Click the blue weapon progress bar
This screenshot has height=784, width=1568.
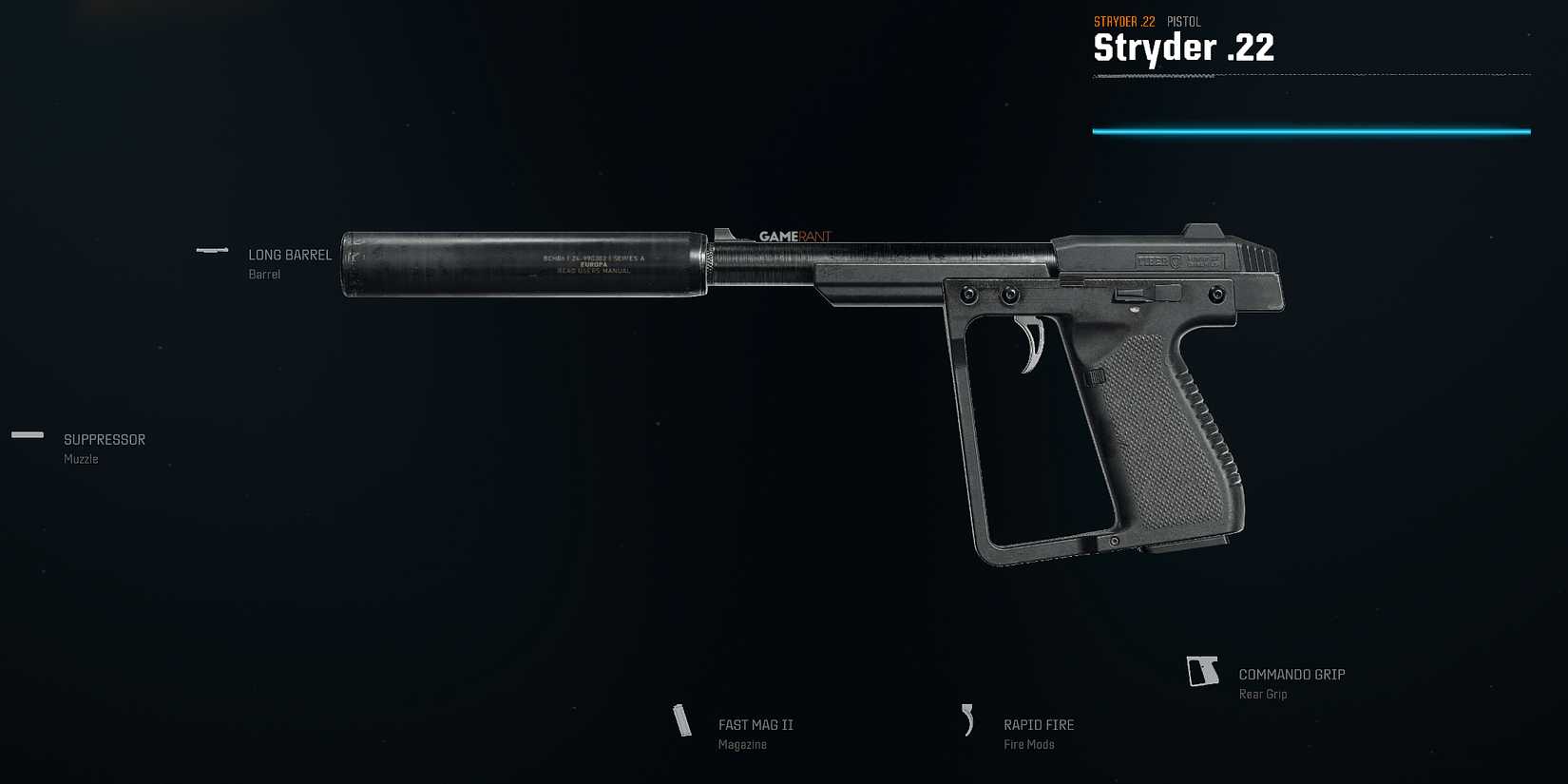coord(1311,131)
